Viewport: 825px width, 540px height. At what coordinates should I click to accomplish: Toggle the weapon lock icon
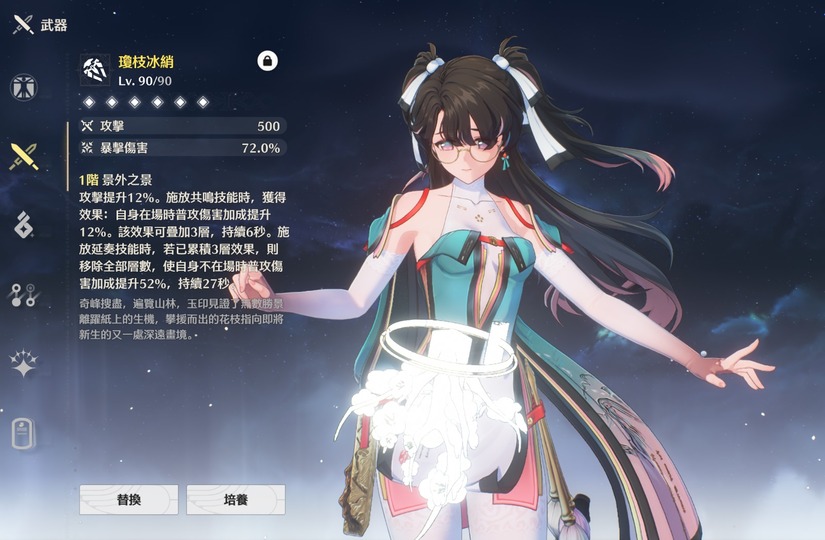(x=267, y=61)
